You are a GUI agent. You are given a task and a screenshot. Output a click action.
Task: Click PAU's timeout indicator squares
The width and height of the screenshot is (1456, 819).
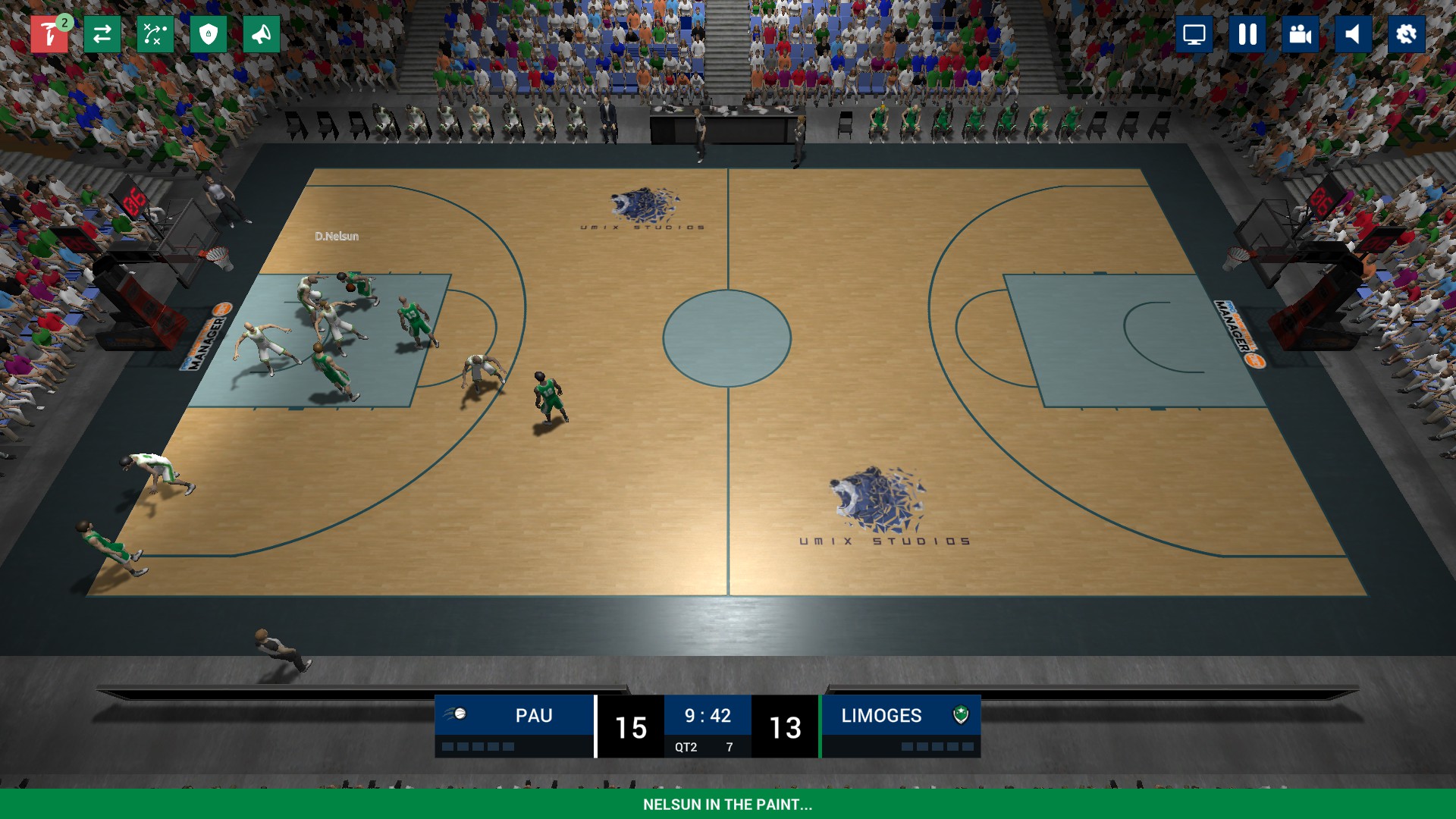coord(478,746)
